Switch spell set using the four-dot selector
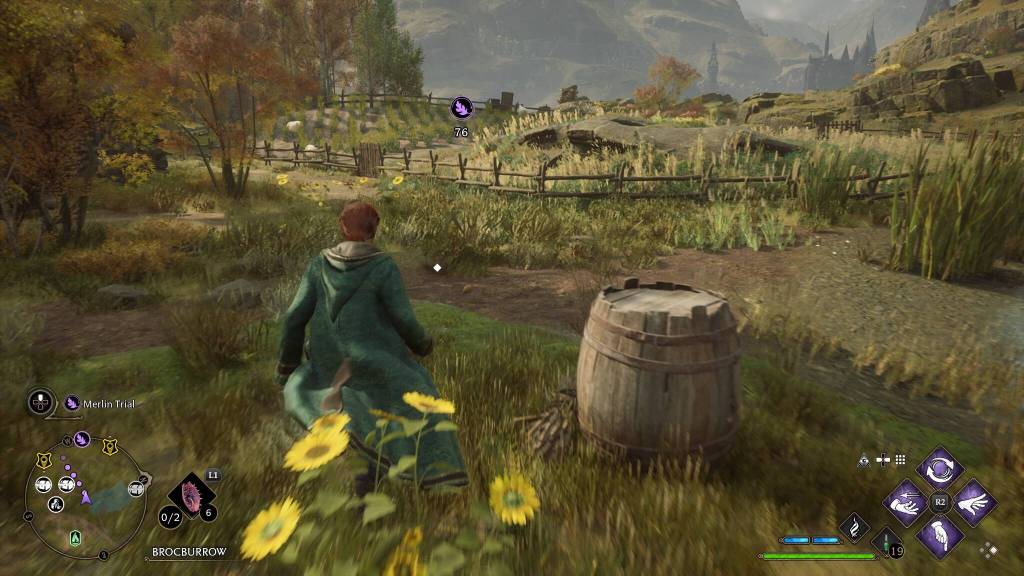Viewport: 1024px width, 576px height. coord(988,549)
